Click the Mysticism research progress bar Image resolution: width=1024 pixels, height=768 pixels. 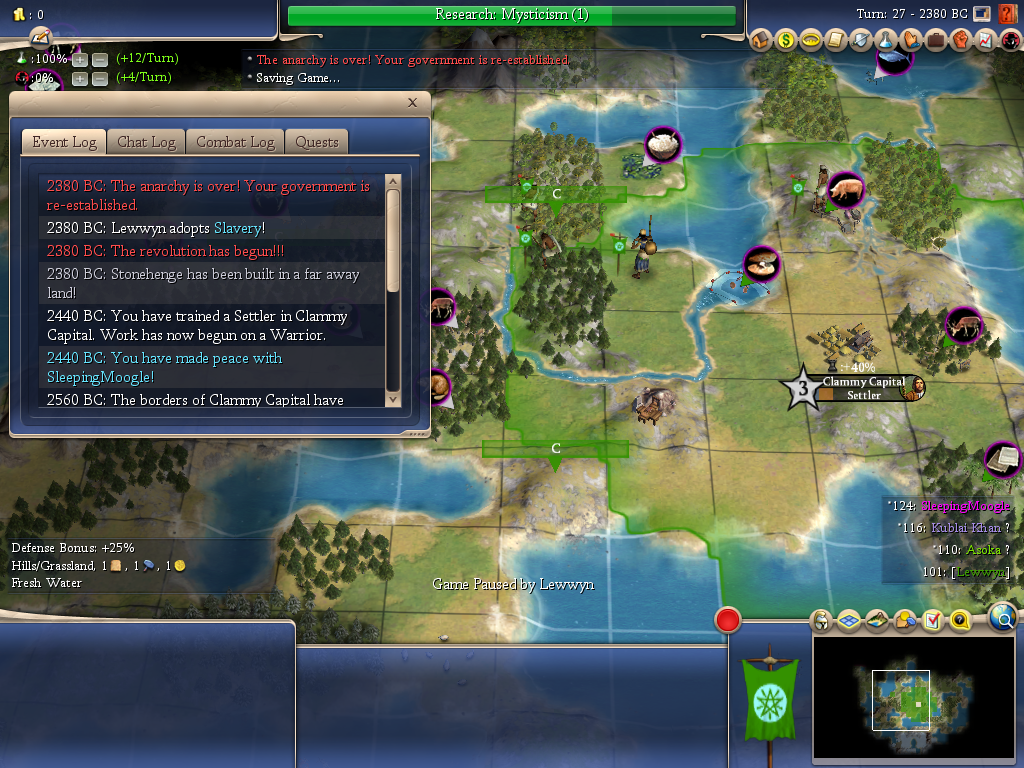(511, 15)
